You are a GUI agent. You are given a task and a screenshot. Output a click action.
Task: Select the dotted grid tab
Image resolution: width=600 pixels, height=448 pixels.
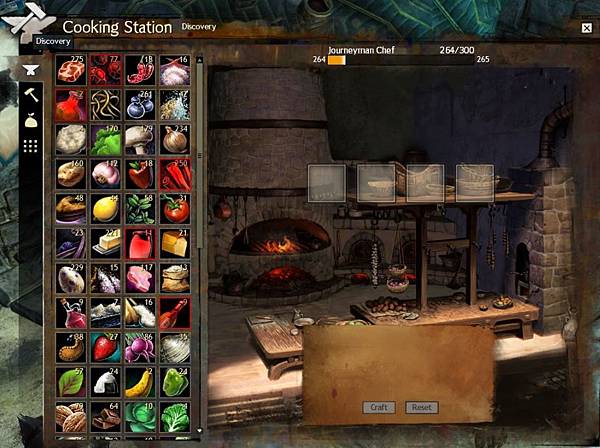coord(31,146)
